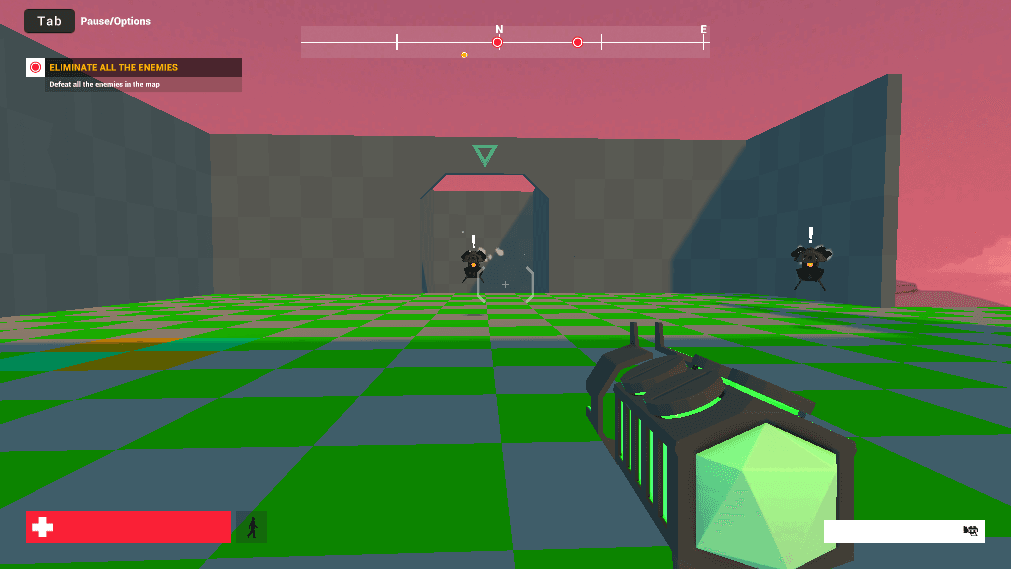Click the red target objective icon
The image size is (1011, 569).
pyautogui.click(x=36, y=68)
